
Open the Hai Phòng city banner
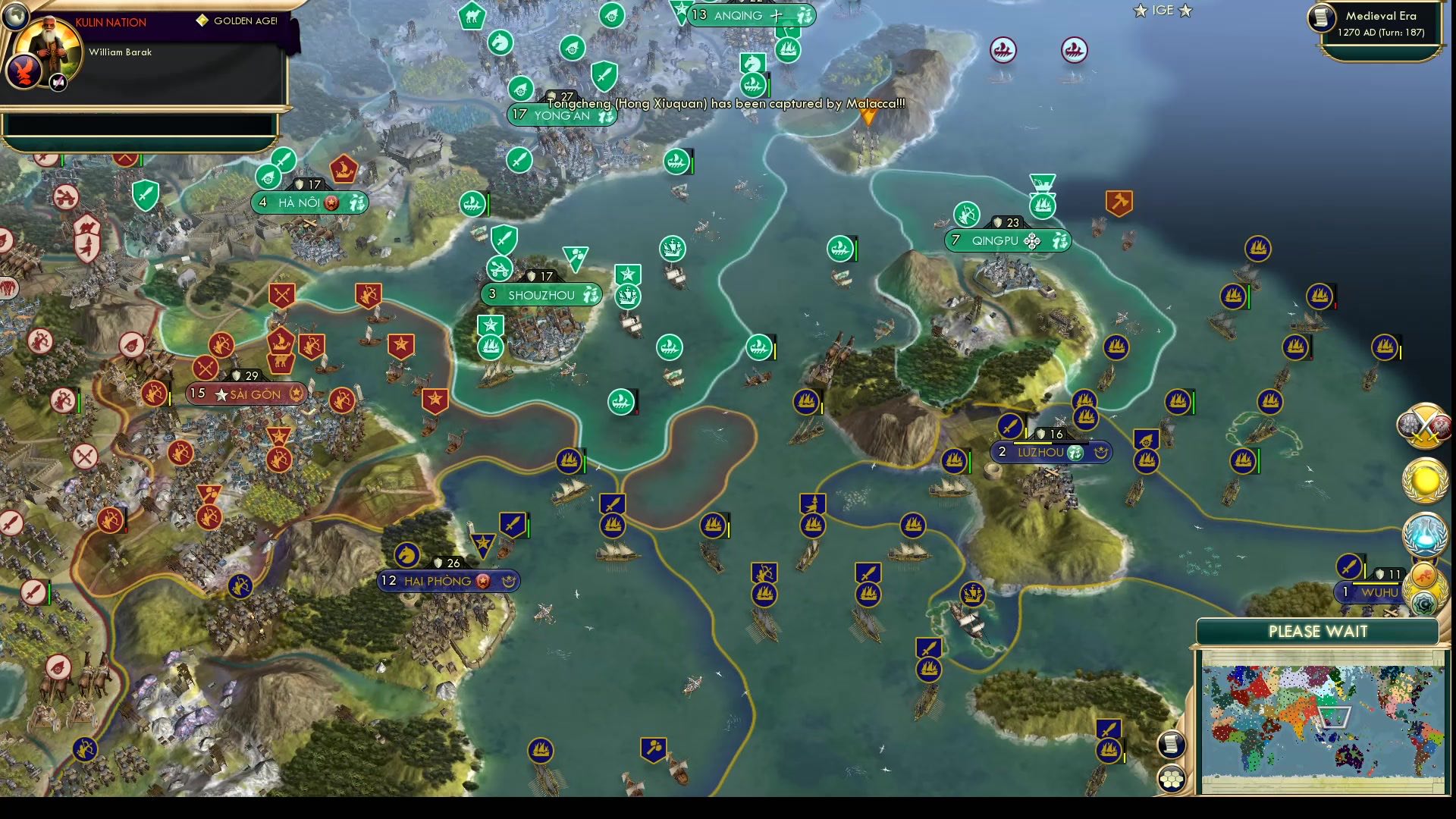tap(447, 581)
